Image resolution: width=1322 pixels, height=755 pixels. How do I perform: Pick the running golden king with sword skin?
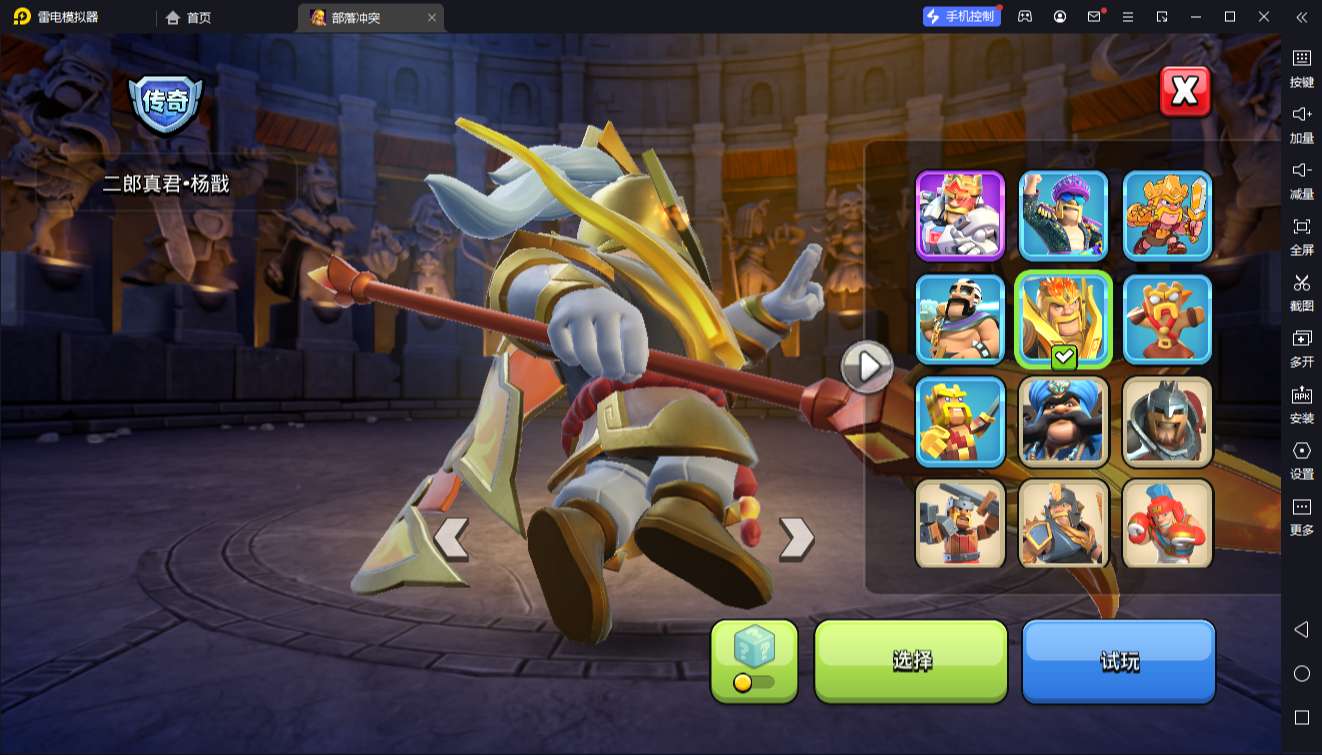(x=1167, y=216)
